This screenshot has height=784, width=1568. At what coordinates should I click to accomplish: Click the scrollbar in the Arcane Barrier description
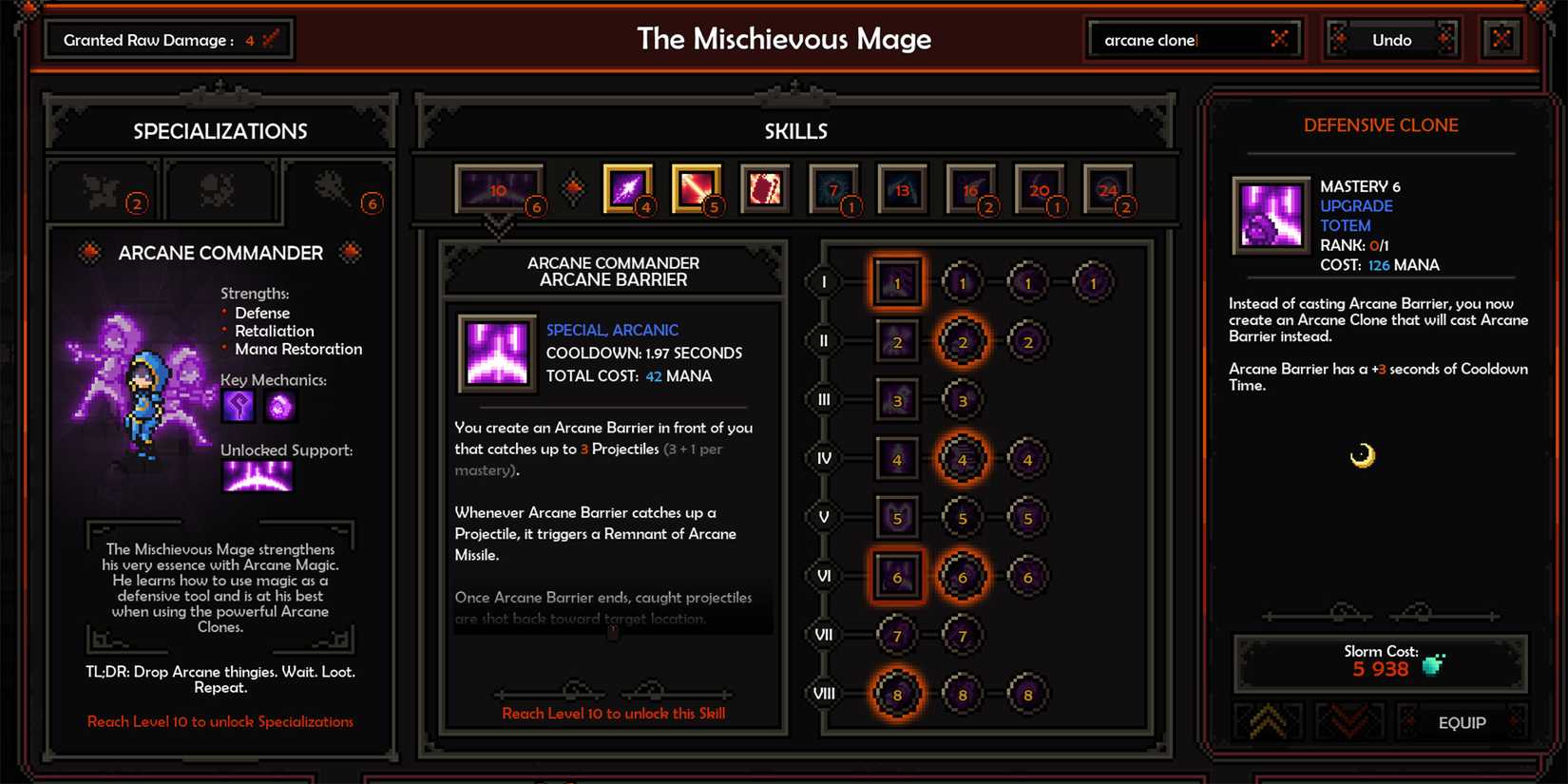(612, 632)
